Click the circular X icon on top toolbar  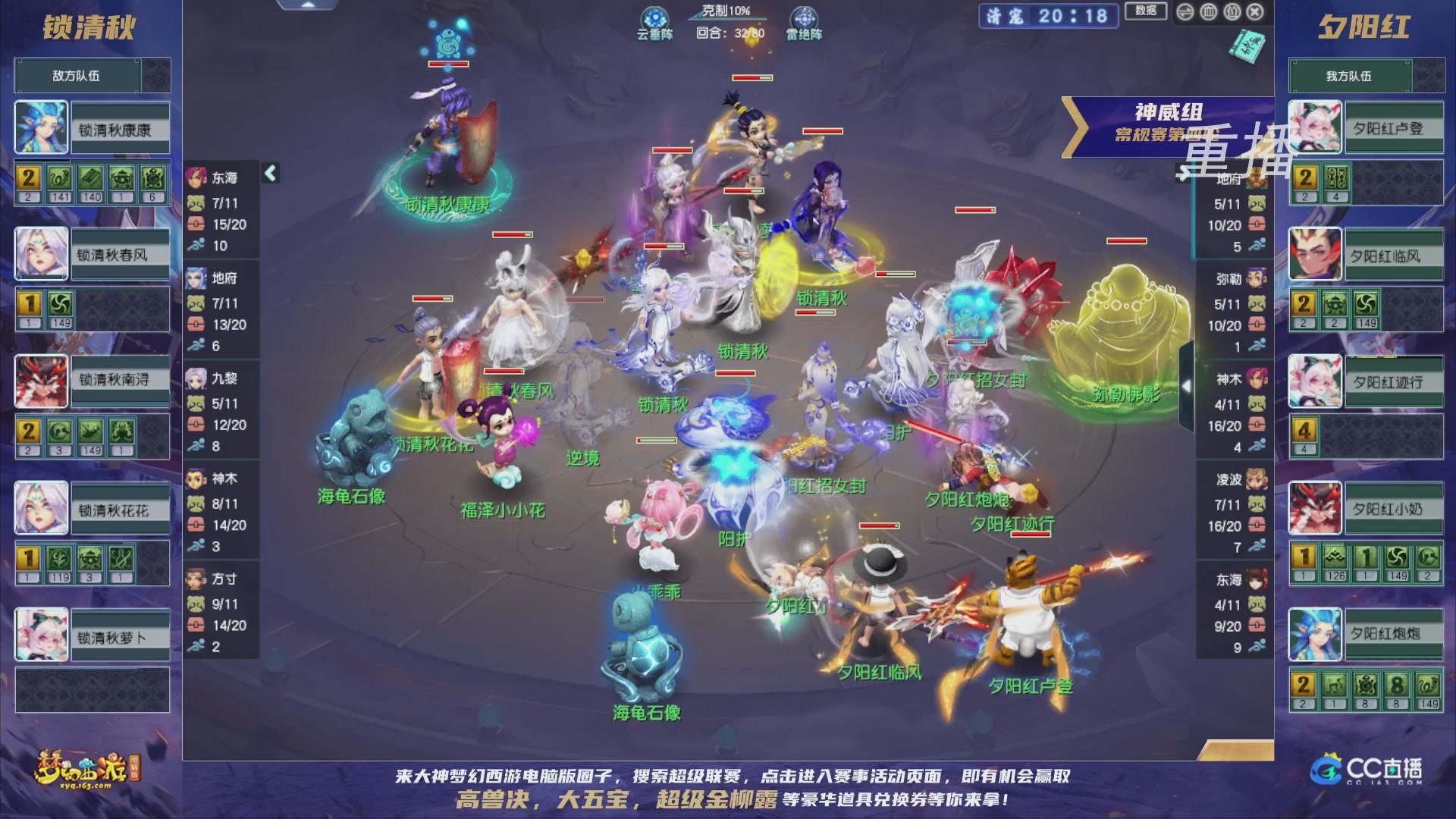(x=1254, y=12)
